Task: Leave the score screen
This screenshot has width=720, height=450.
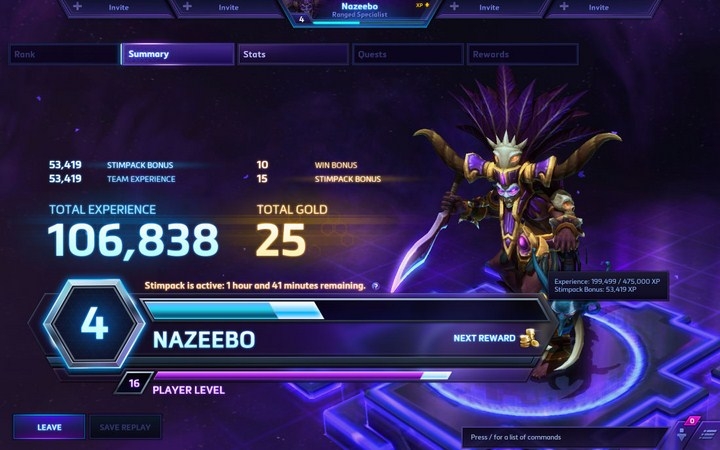Action: point(49,427)
